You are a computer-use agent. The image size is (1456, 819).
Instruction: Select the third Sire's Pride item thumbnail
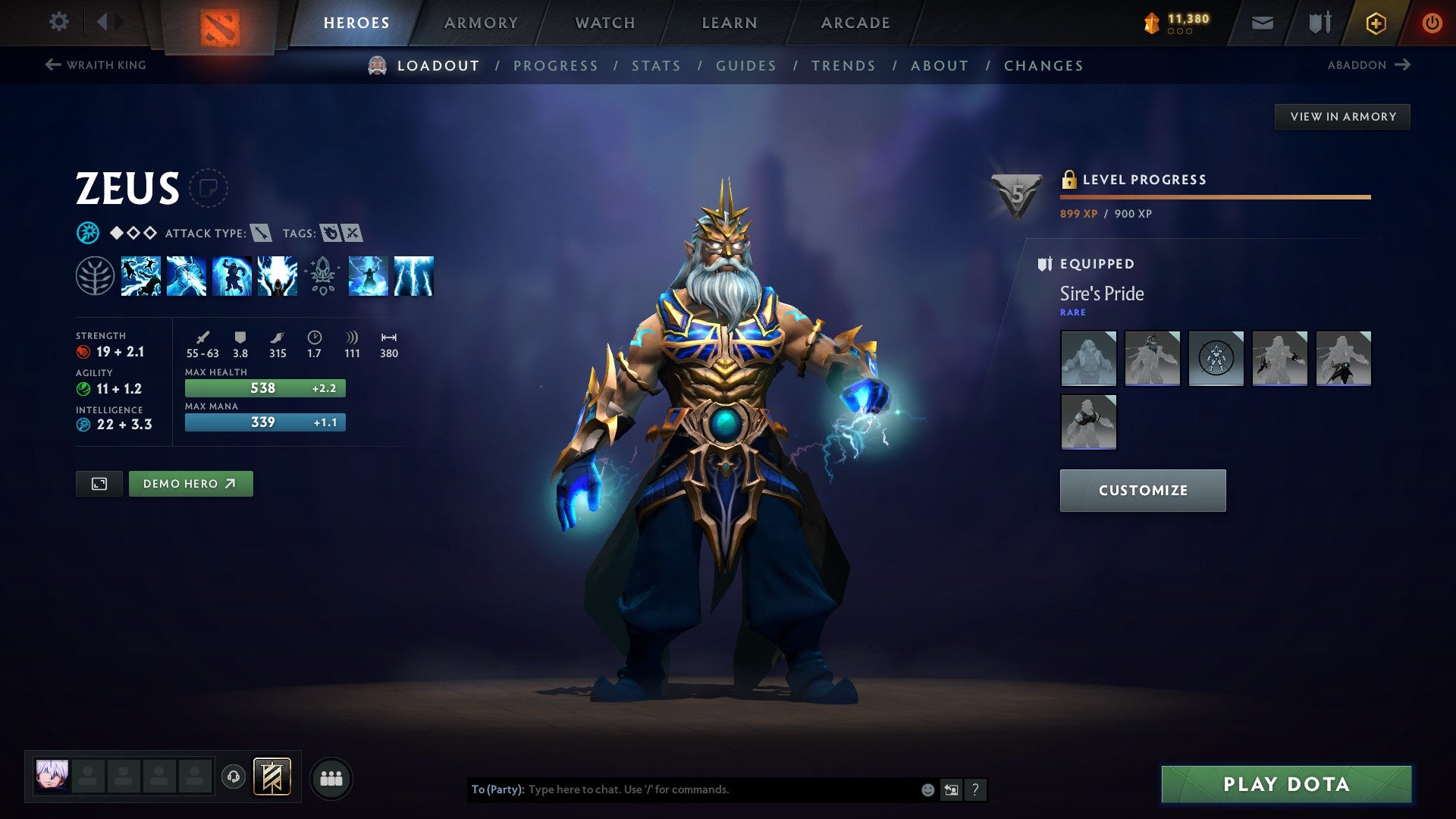[x=1216, y=359]
